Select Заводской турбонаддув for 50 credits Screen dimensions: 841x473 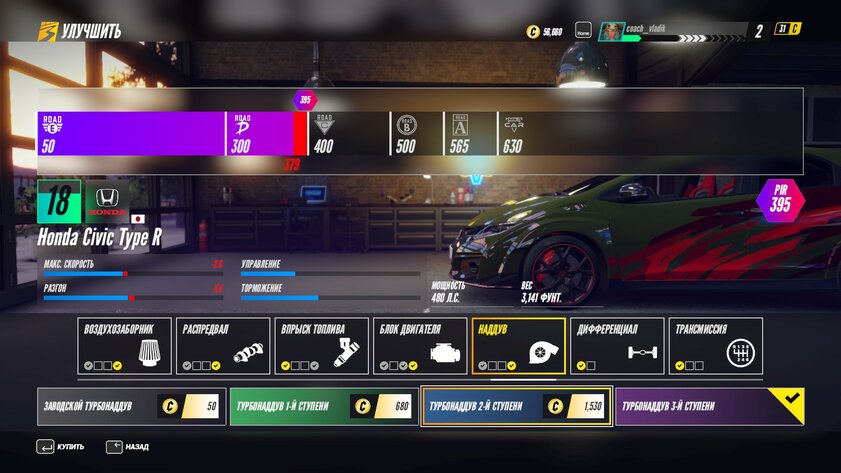pos(131,407)
